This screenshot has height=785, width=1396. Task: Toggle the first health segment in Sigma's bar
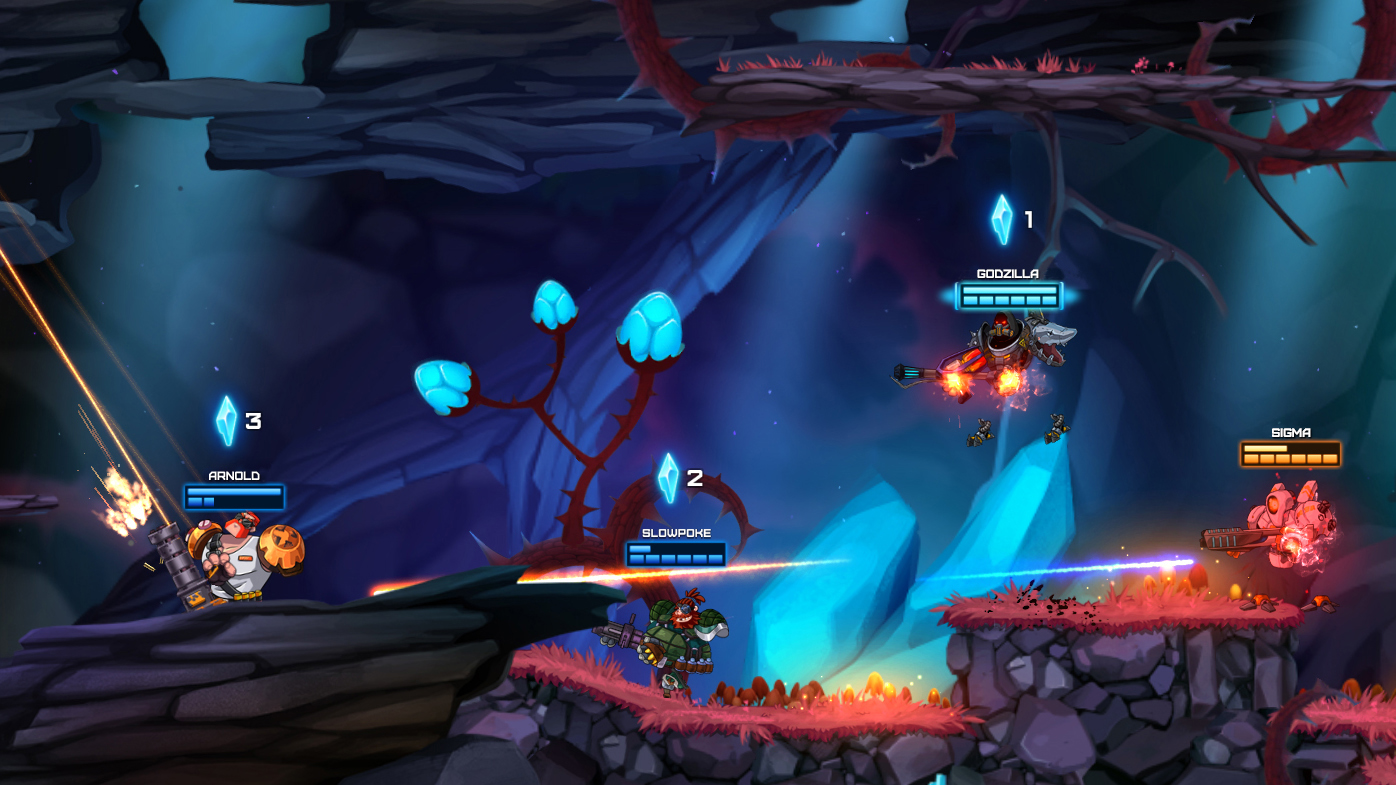click(x=1249, y=456)
